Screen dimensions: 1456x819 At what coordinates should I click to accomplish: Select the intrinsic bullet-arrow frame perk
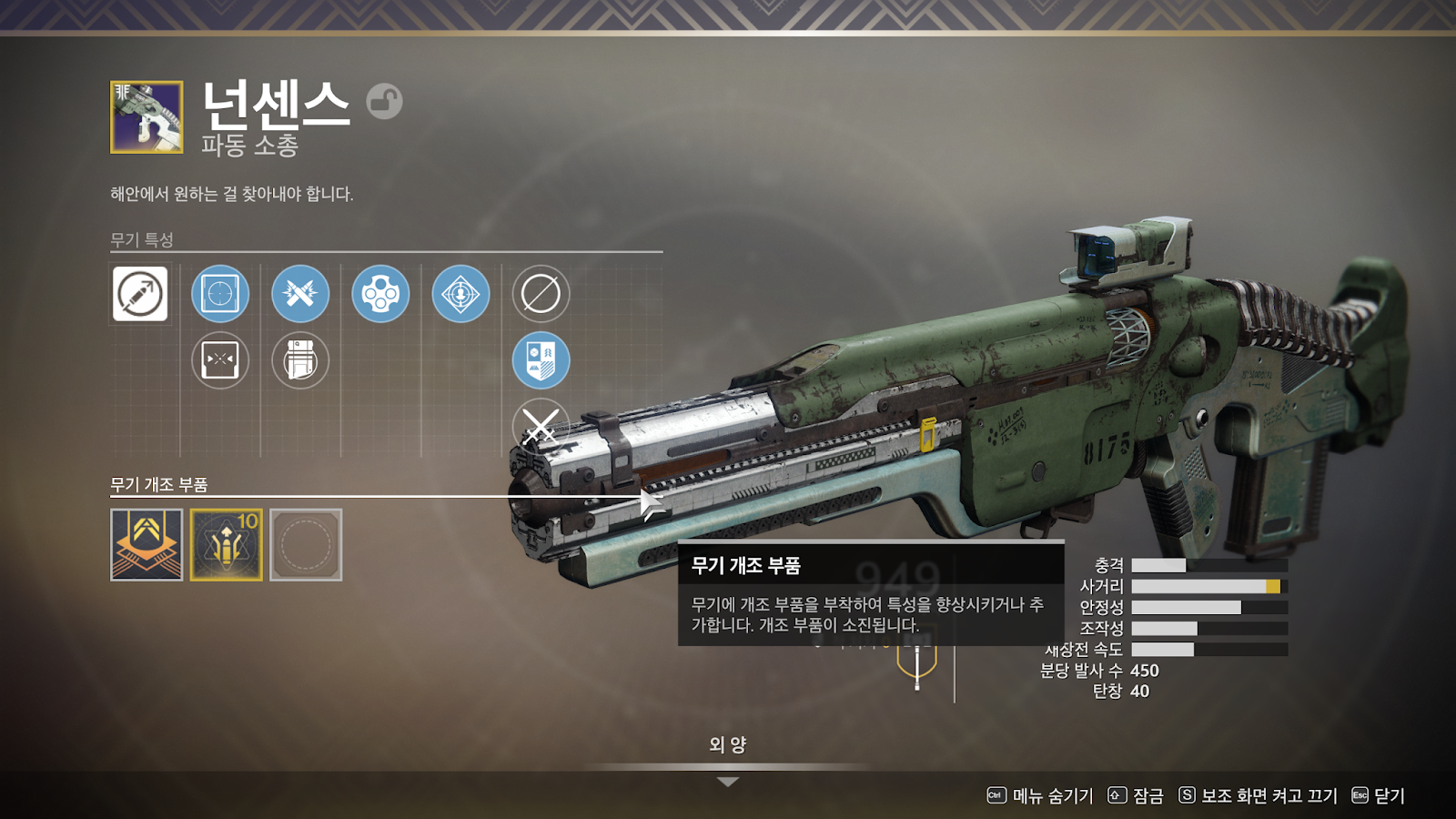pos(140,294)
